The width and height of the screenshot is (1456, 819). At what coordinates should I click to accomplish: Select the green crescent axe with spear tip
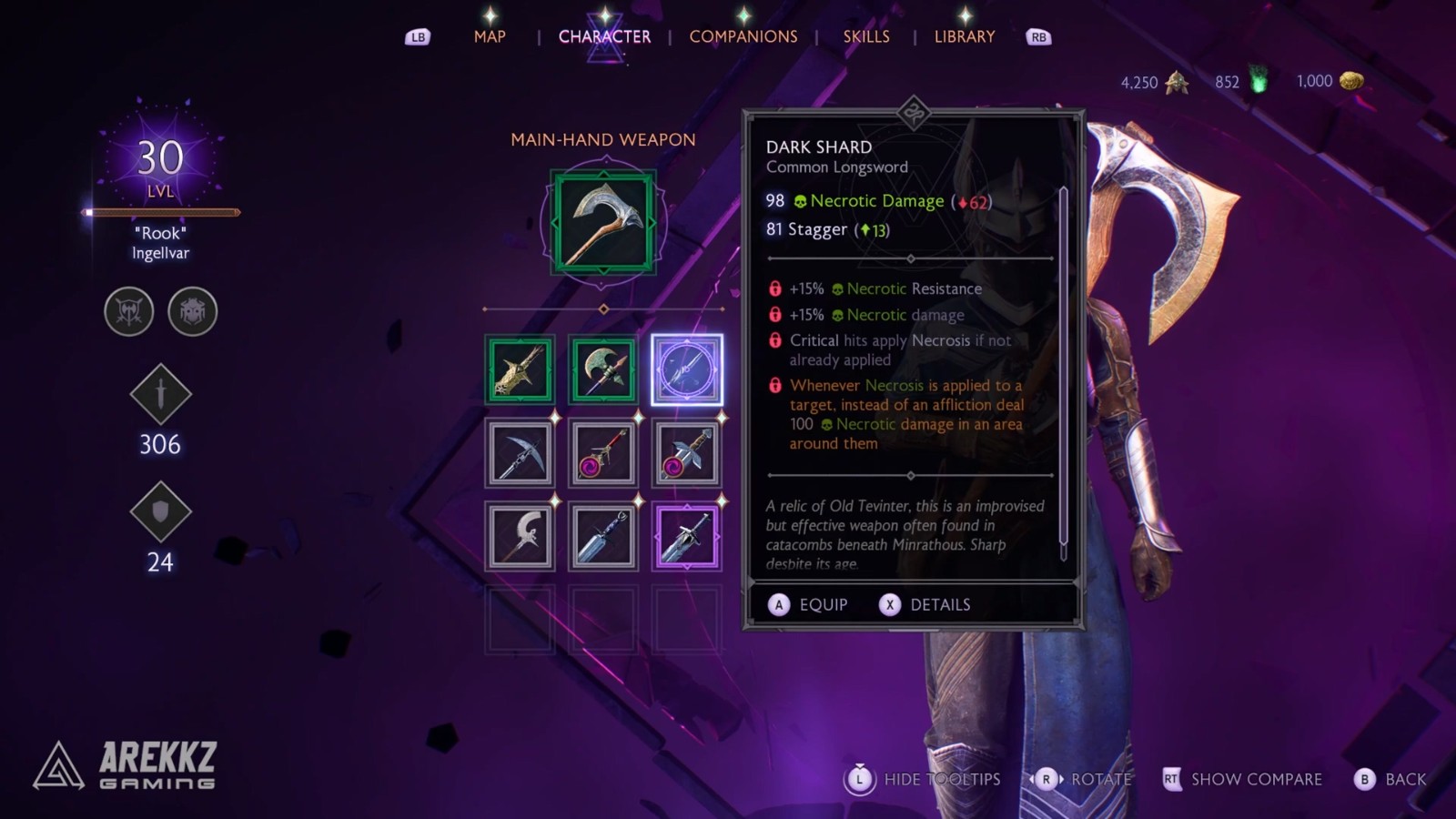click(603, 369)
